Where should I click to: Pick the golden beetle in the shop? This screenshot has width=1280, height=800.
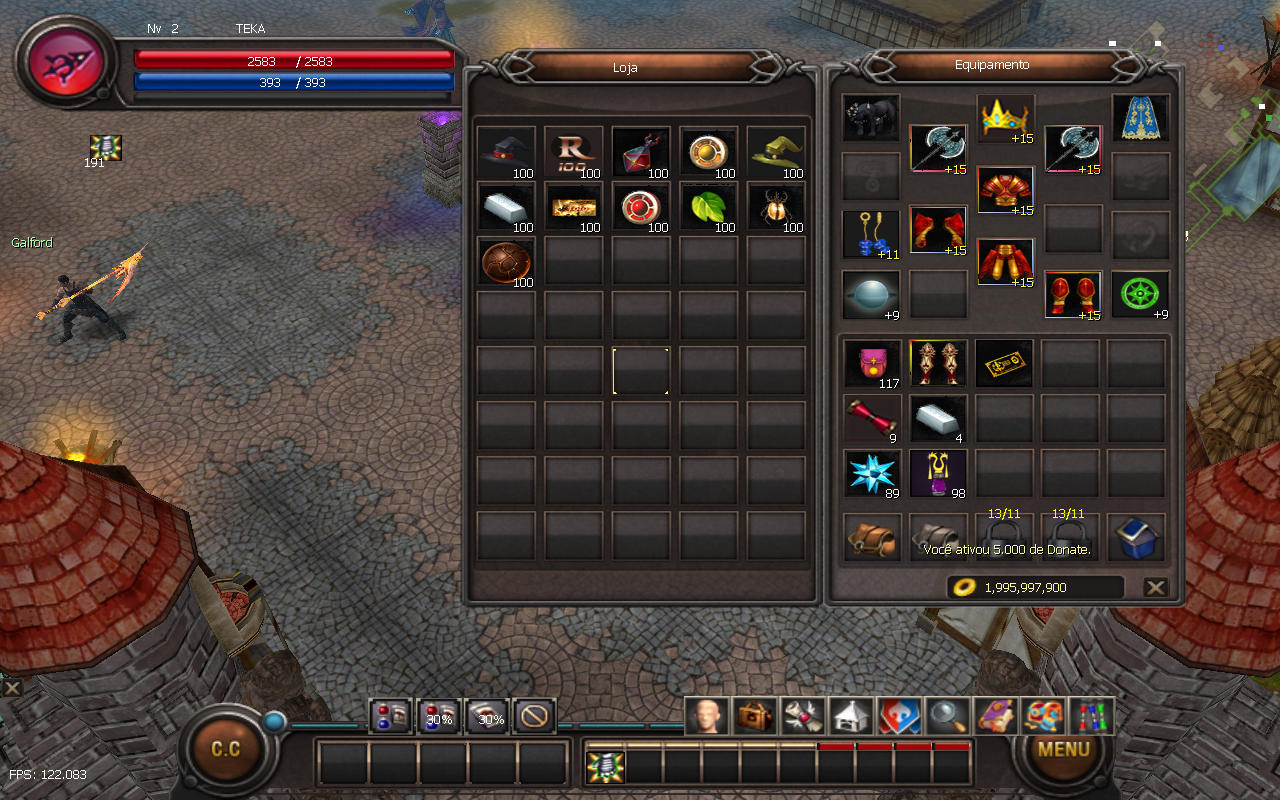coord(776,207)
